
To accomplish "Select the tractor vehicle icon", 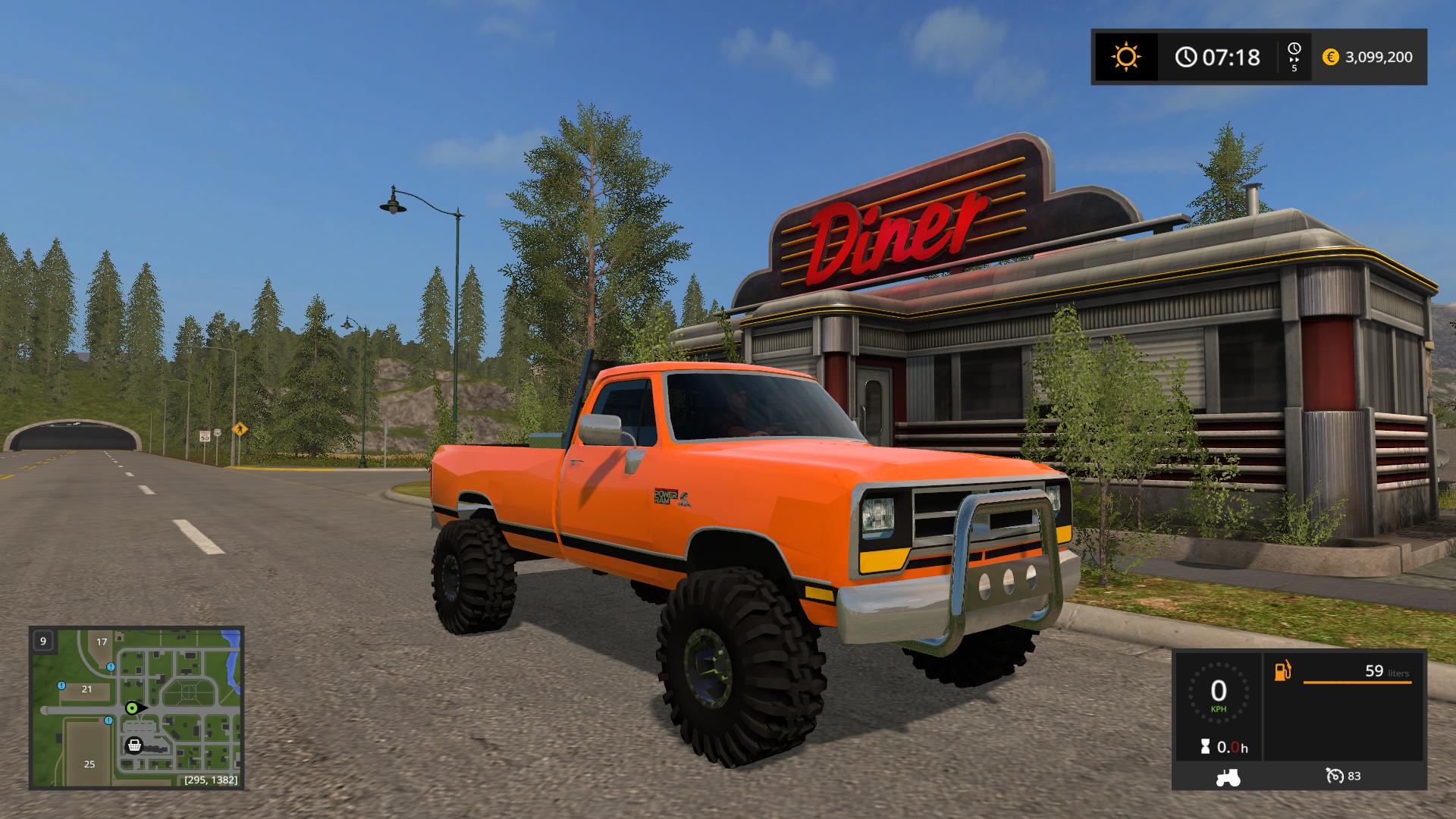I will [x=1228, y=777].
